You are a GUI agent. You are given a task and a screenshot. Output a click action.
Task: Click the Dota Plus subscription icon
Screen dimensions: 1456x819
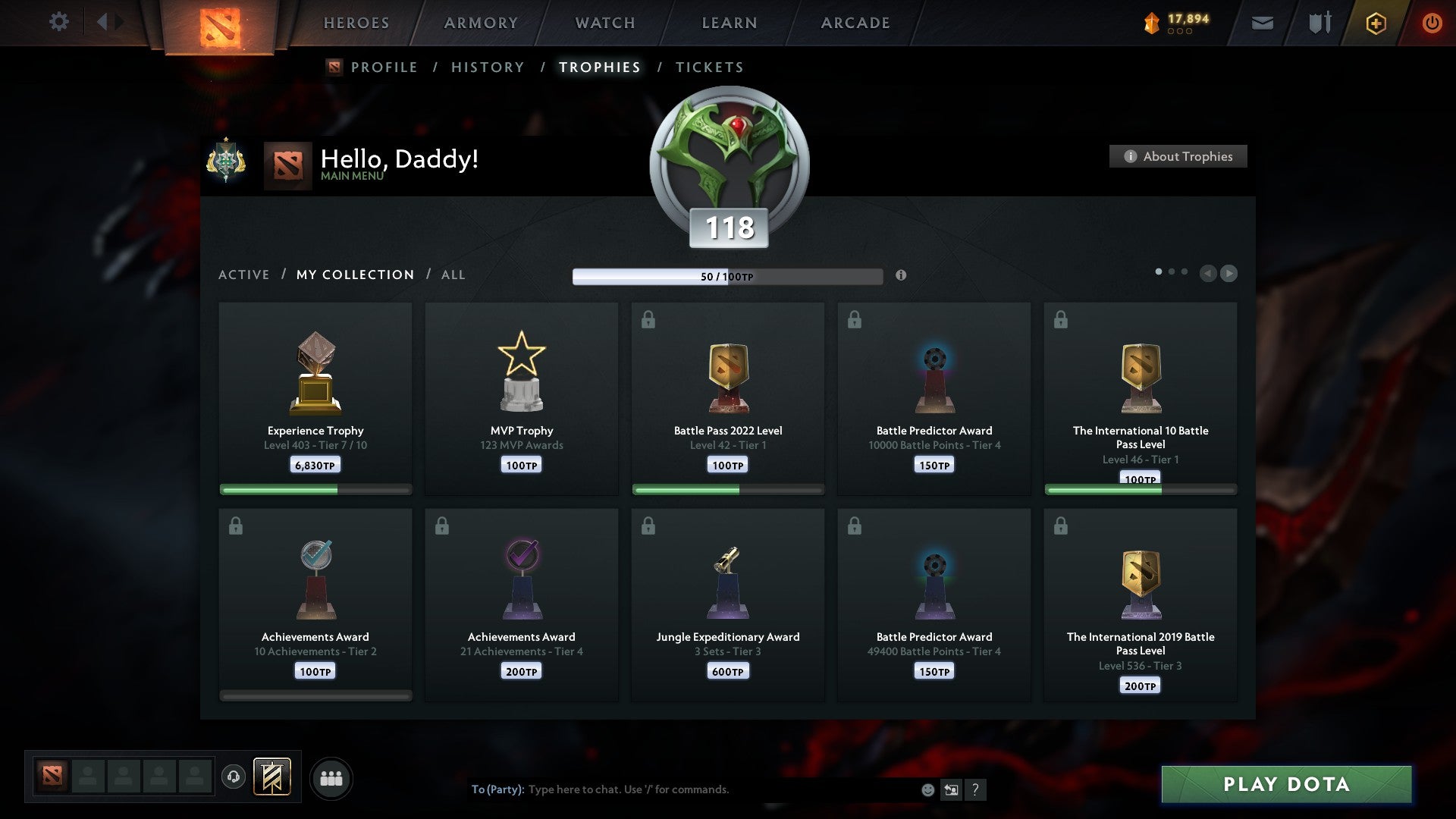(x=1376, y=23)
